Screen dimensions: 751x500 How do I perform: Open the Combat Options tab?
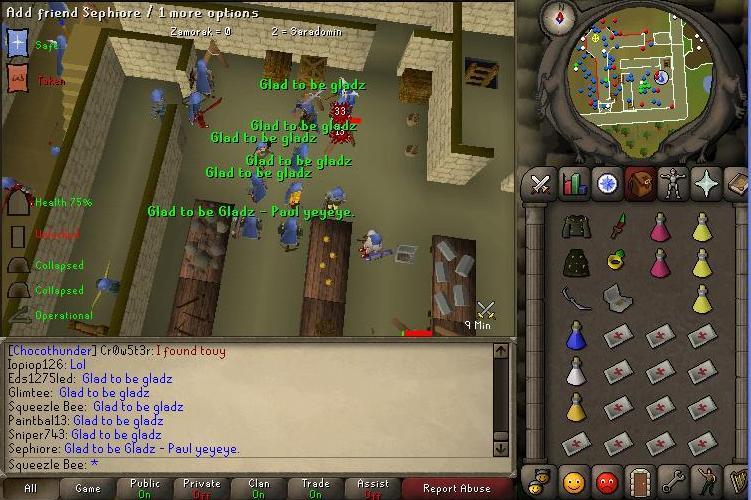541,185
